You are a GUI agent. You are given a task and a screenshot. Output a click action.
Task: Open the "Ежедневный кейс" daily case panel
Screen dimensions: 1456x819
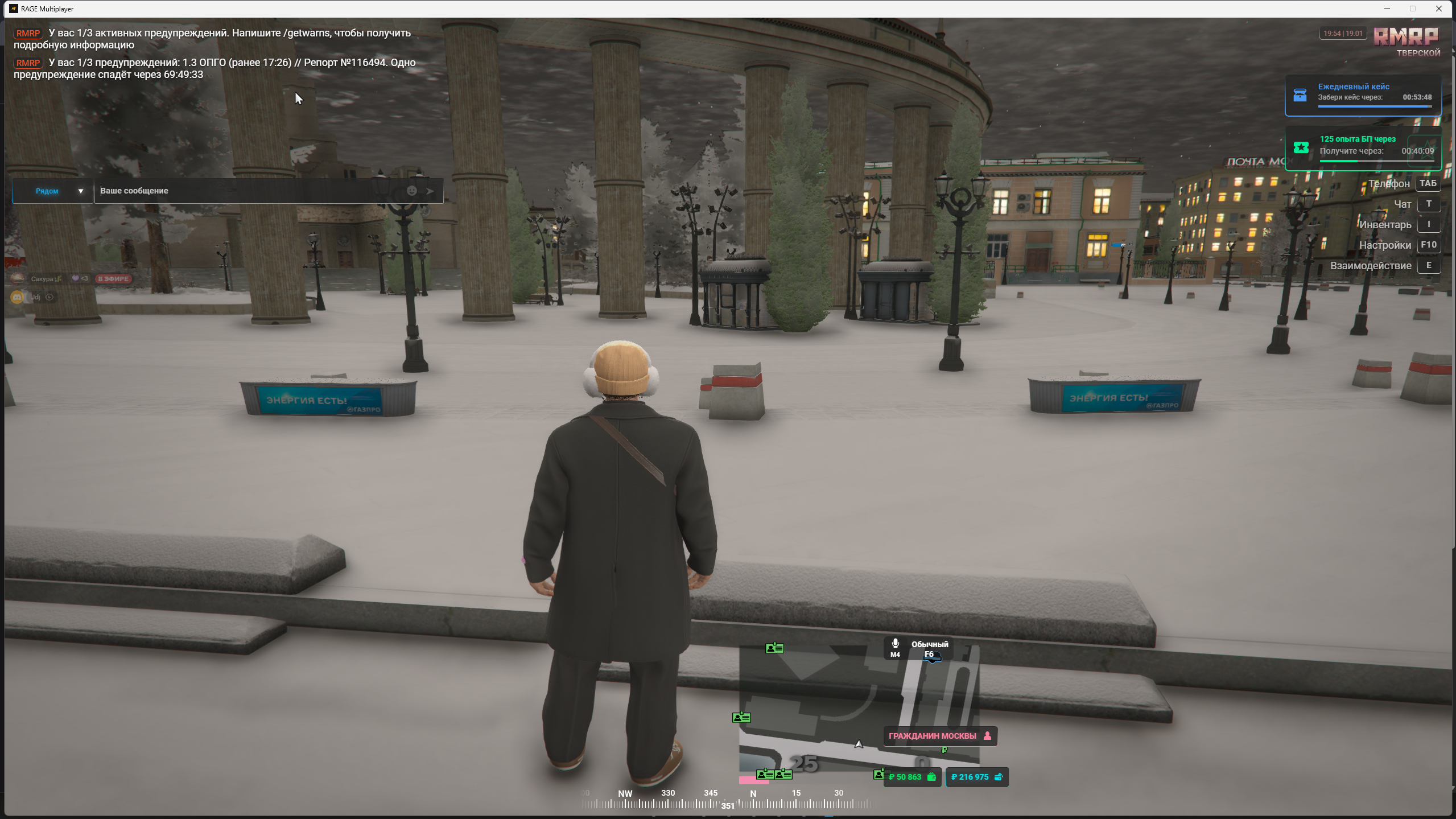[1363, 95]
